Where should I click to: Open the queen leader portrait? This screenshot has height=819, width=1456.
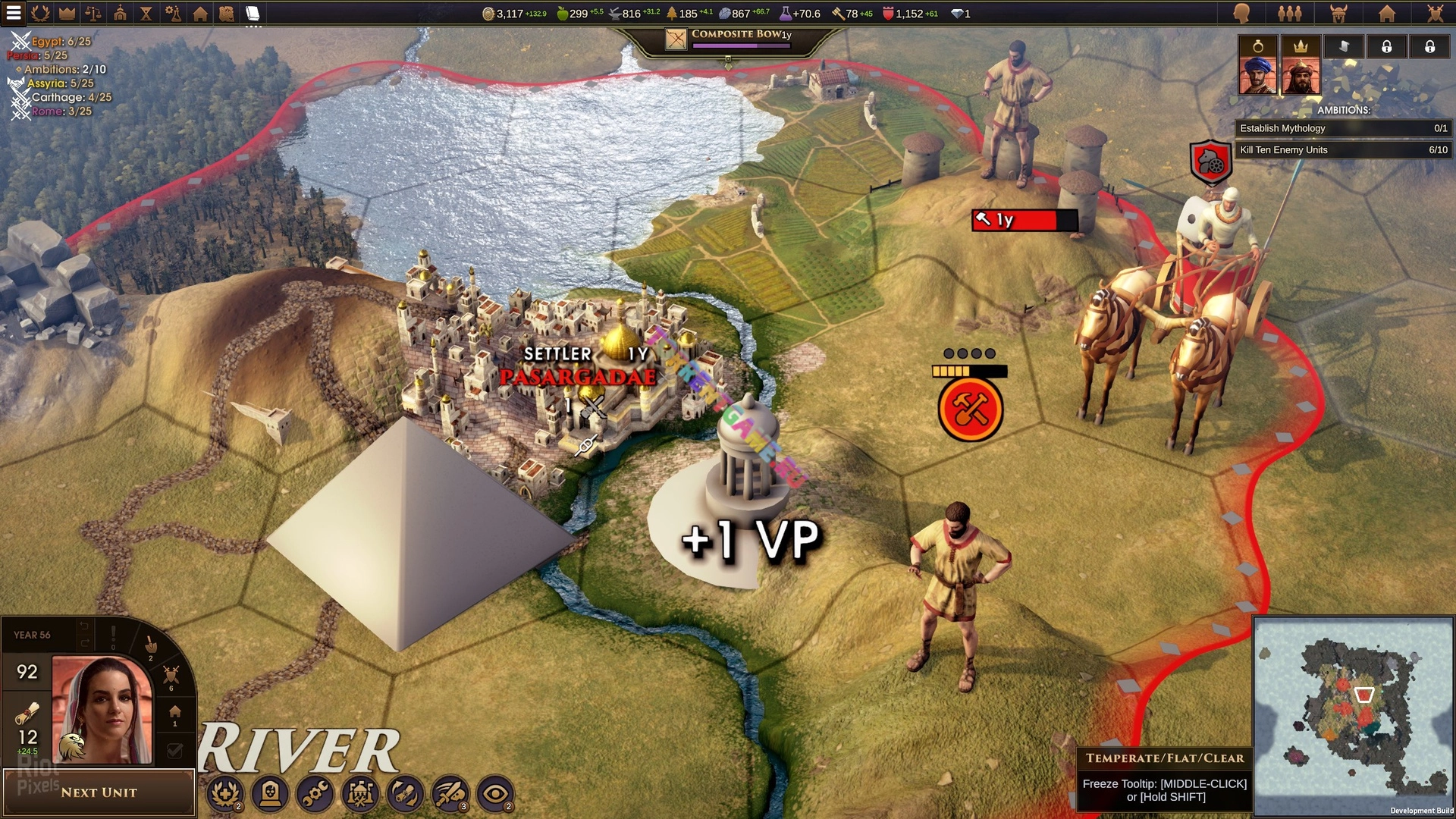point(102,711)
